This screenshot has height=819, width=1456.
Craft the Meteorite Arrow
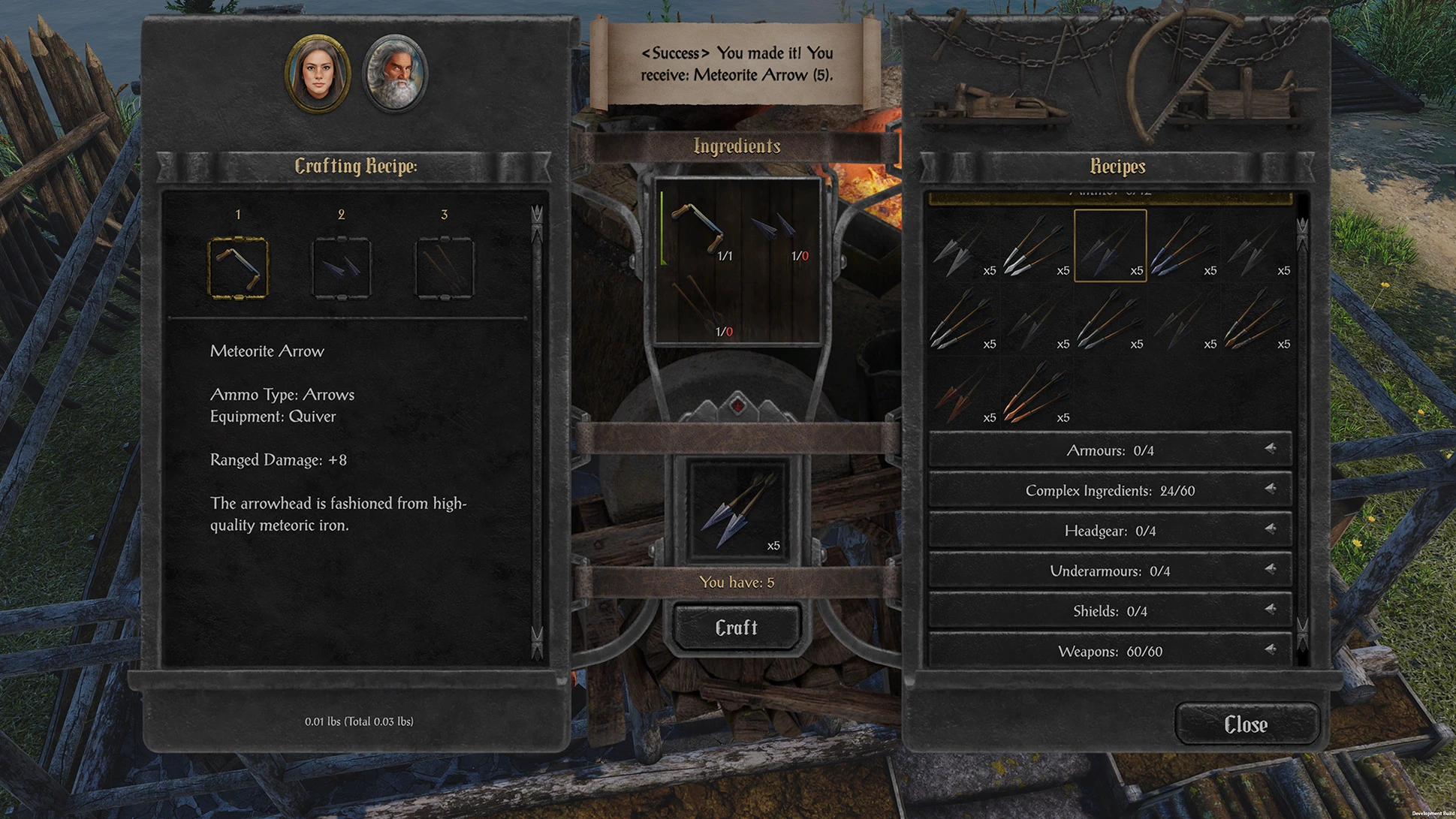(736, 628)
